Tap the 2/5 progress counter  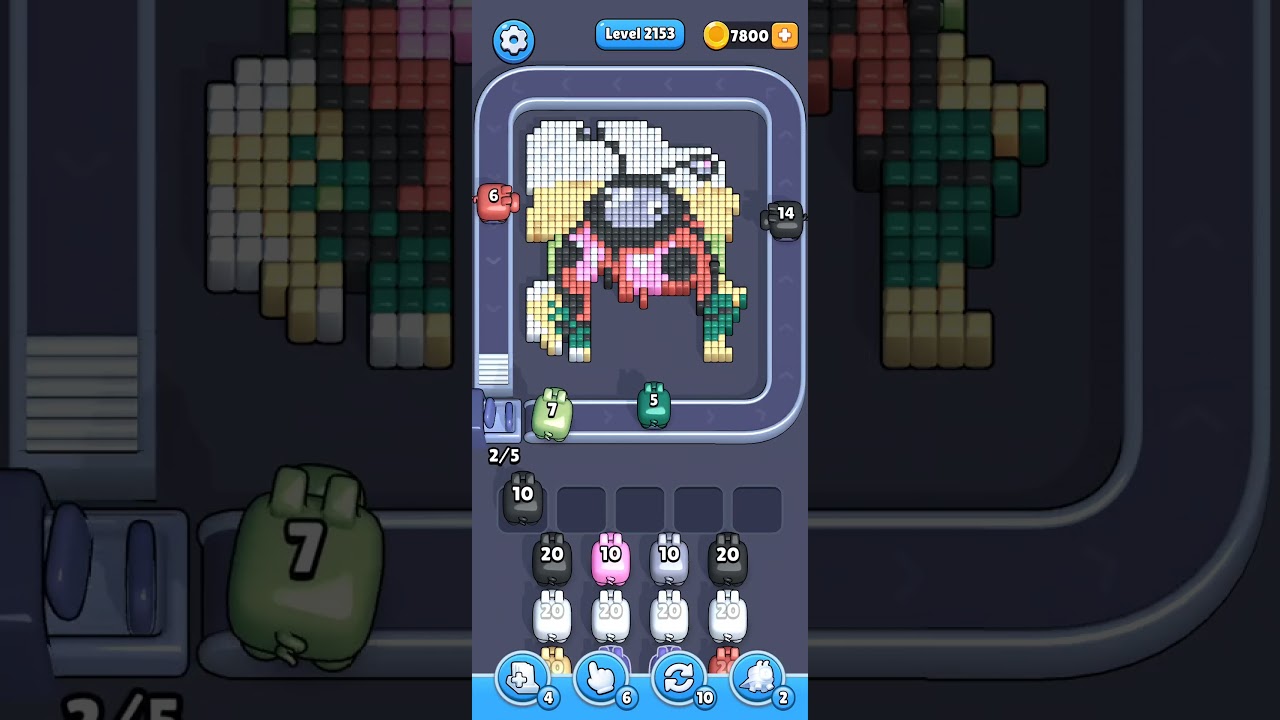click(x=502, y=455)
